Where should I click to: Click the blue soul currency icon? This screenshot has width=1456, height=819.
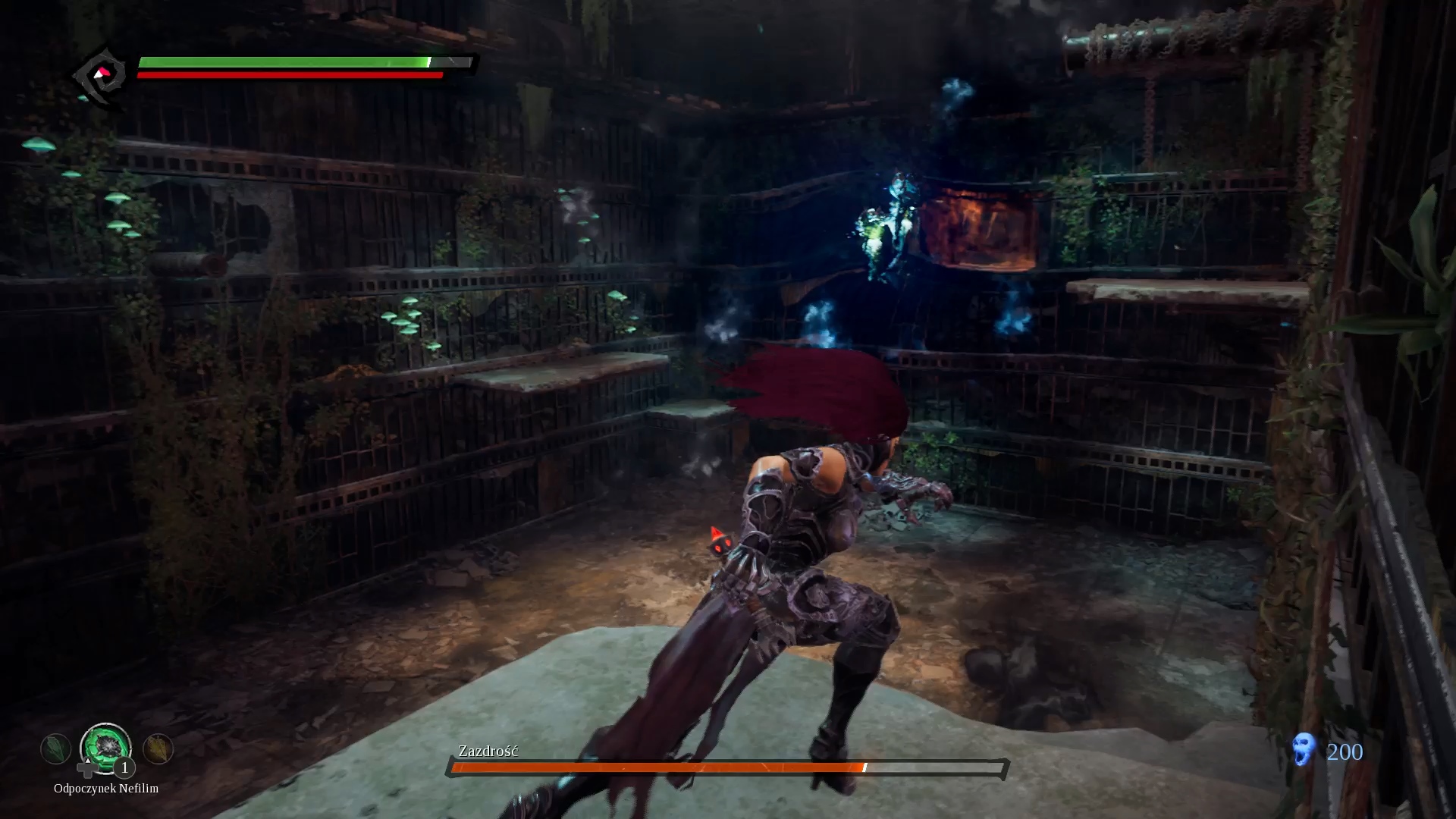(1304, 750)
